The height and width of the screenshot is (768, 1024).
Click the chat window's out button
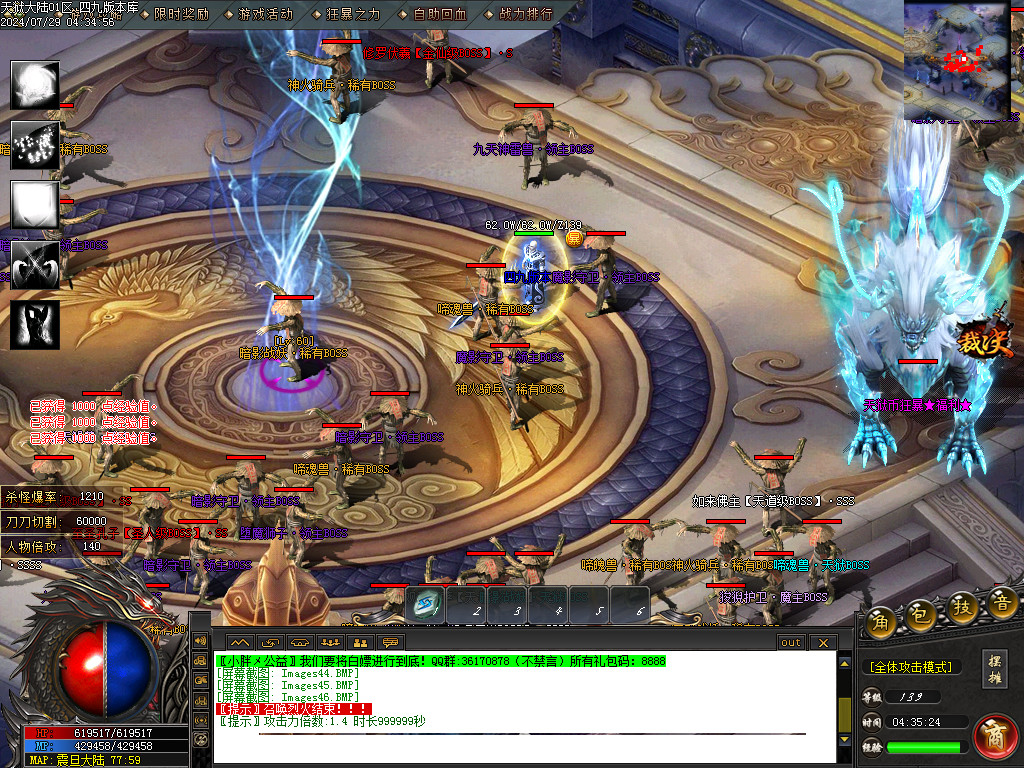pos(791,642)
